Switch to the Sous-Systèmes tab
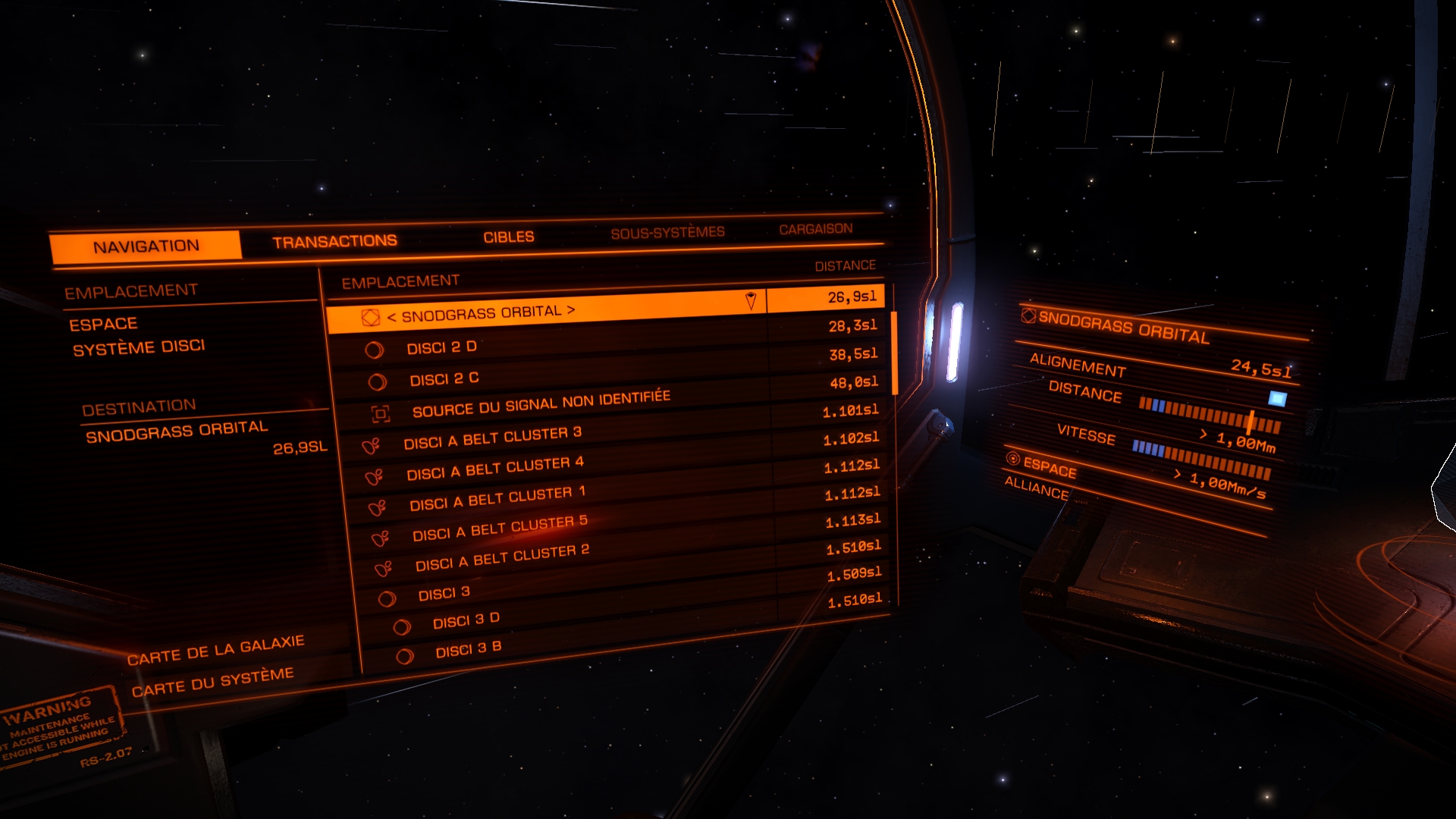The image size is (1456, 819). tap(667, 232)
